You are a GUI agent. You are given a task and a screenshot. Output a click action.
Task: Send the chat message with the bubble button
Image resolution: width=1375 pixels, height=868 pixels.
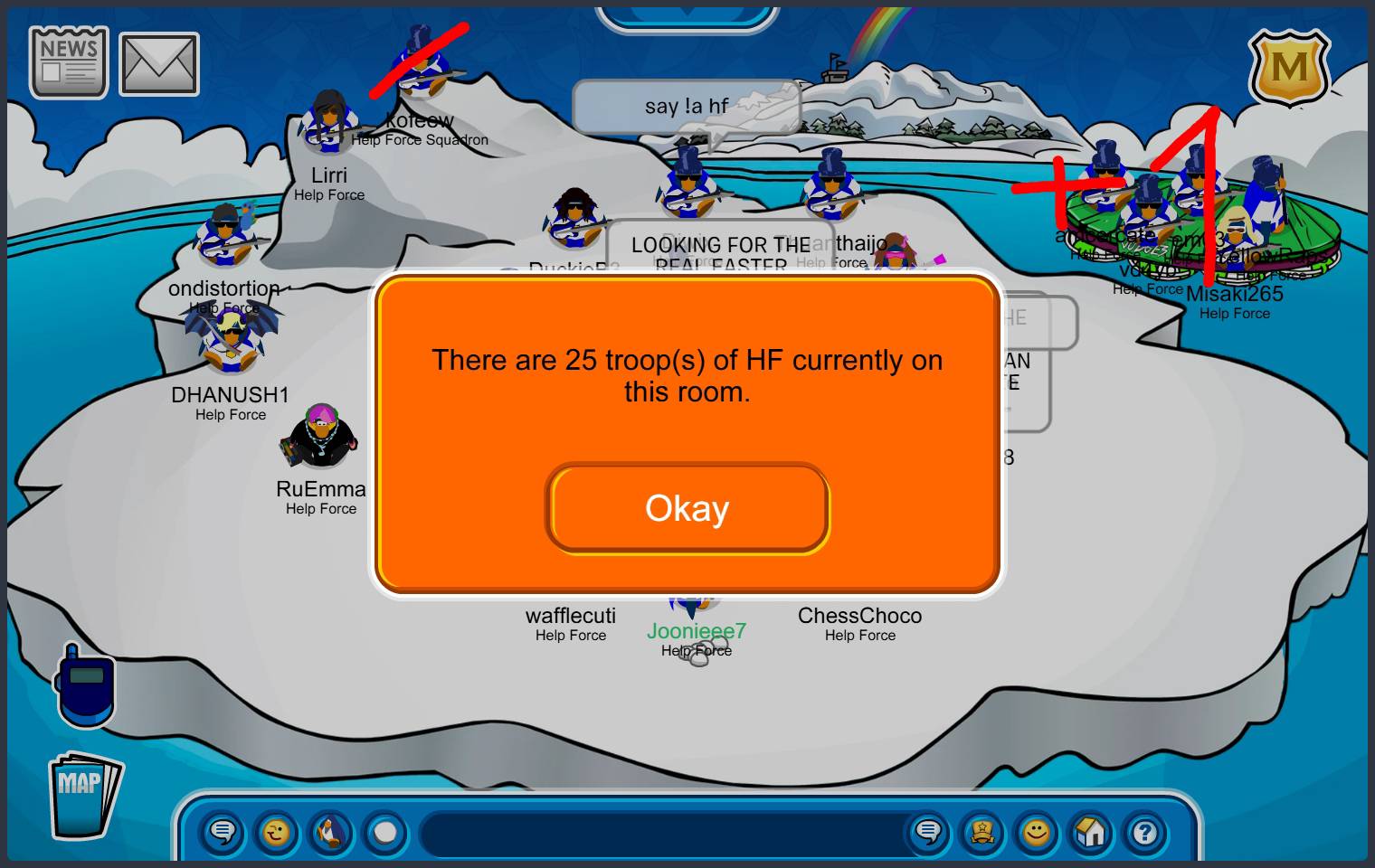(x=928, y=832)
